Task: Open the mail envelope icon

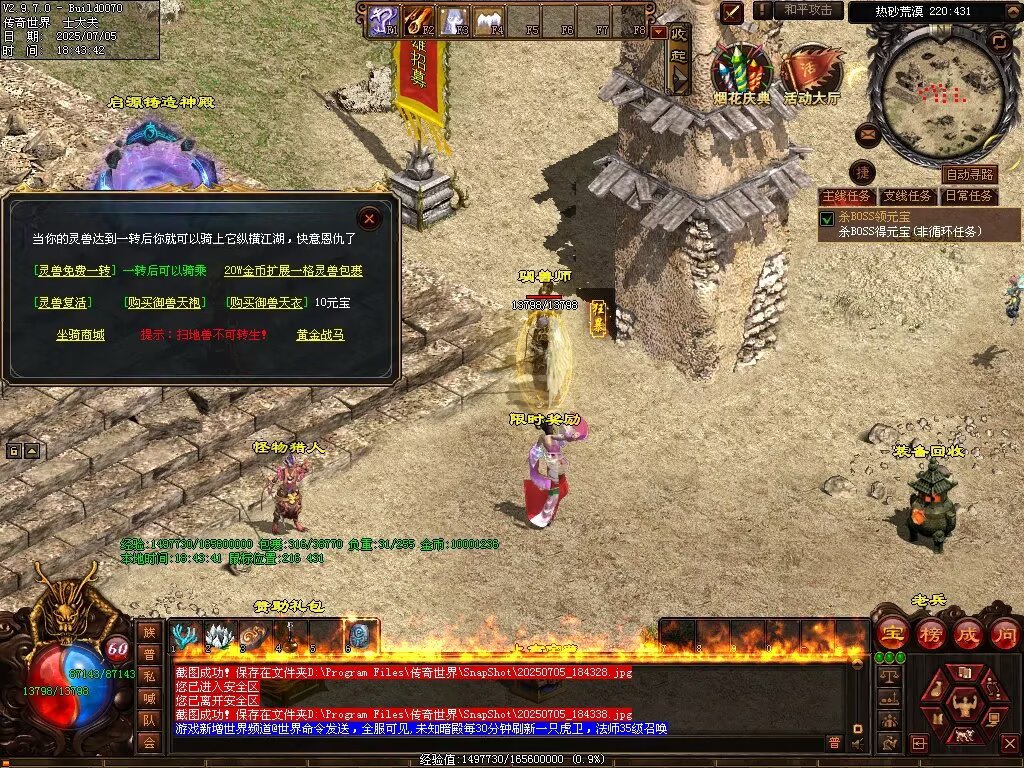Action: click(868, 134)
